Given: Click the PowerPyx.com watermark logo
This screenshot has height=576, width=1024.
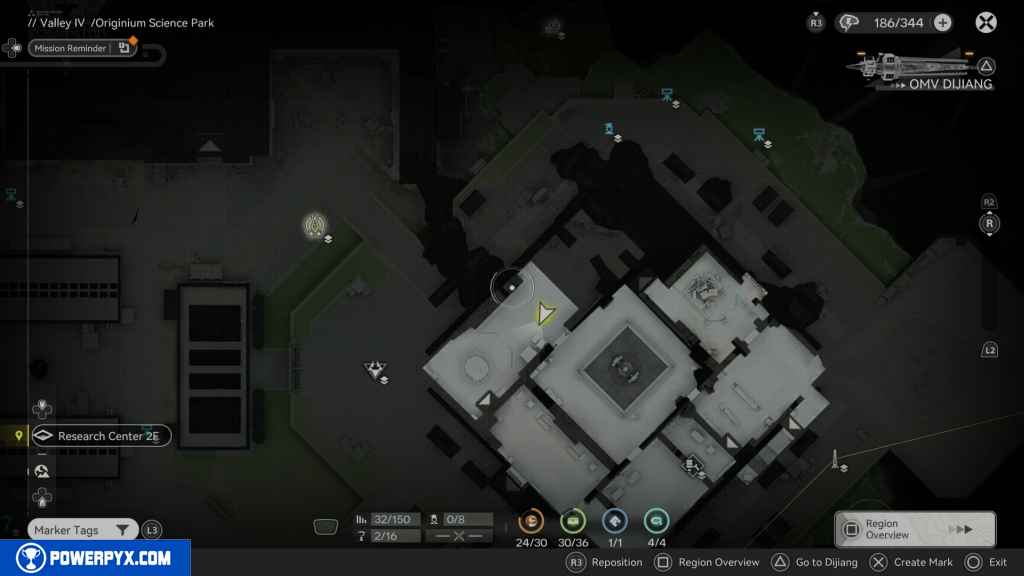Looking at the screenshot, I should 95,558.
